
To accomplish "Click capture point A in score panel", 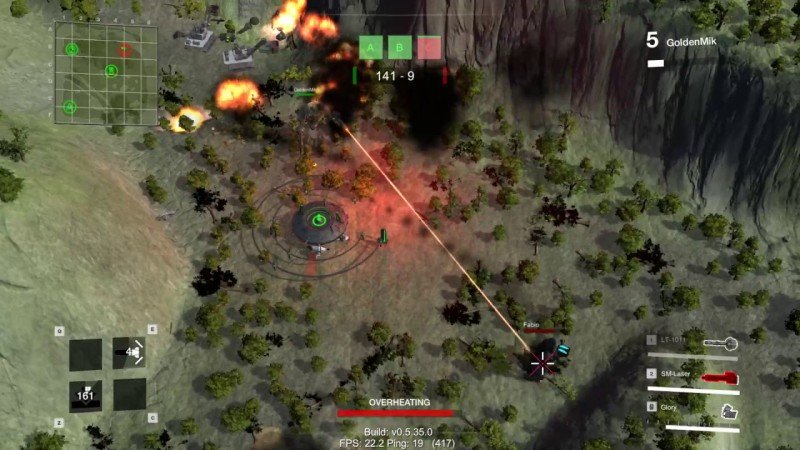I will coord(371,48).
